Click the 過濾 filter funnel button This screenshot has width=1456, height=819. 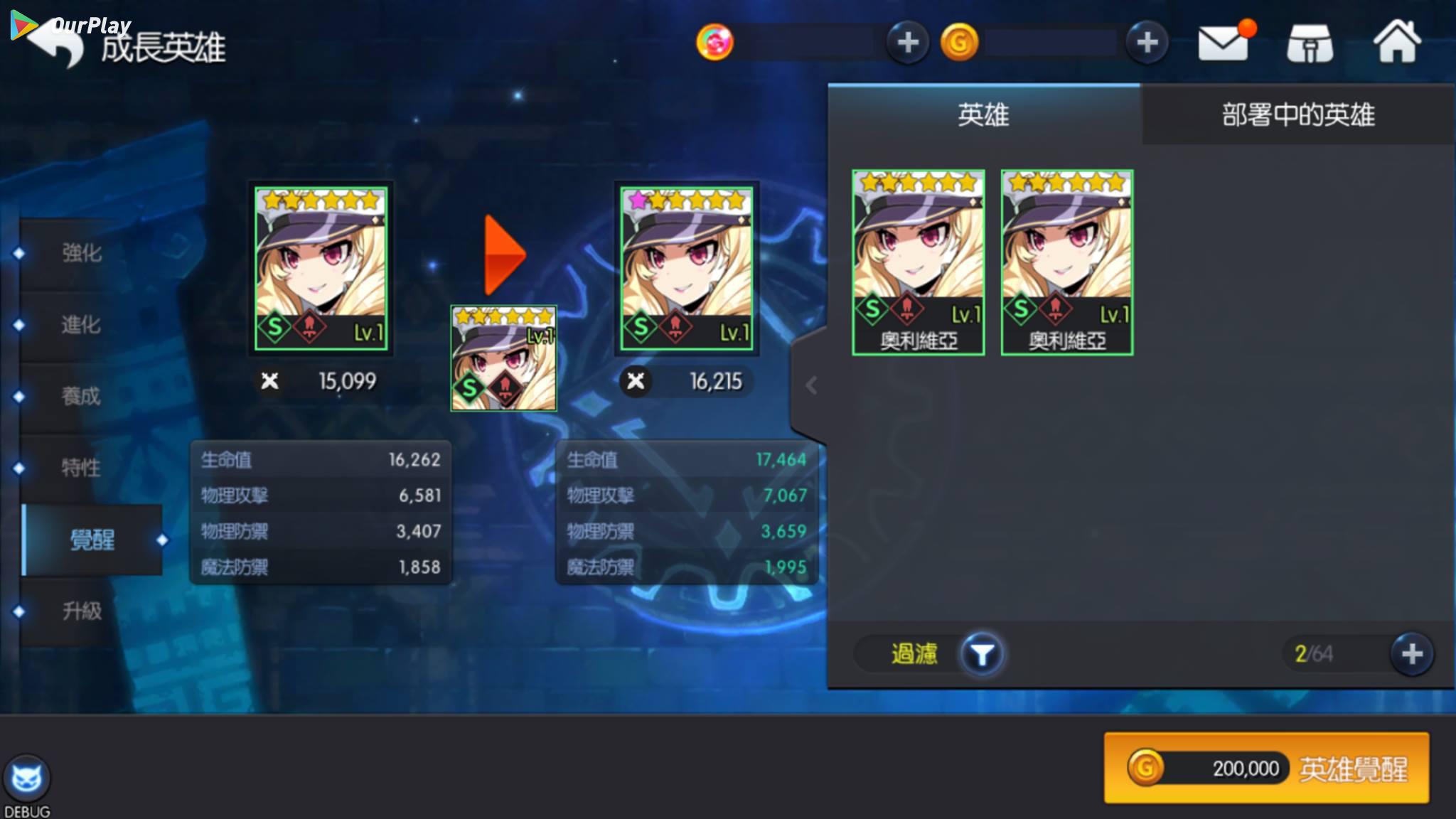[x=982, y=654]
